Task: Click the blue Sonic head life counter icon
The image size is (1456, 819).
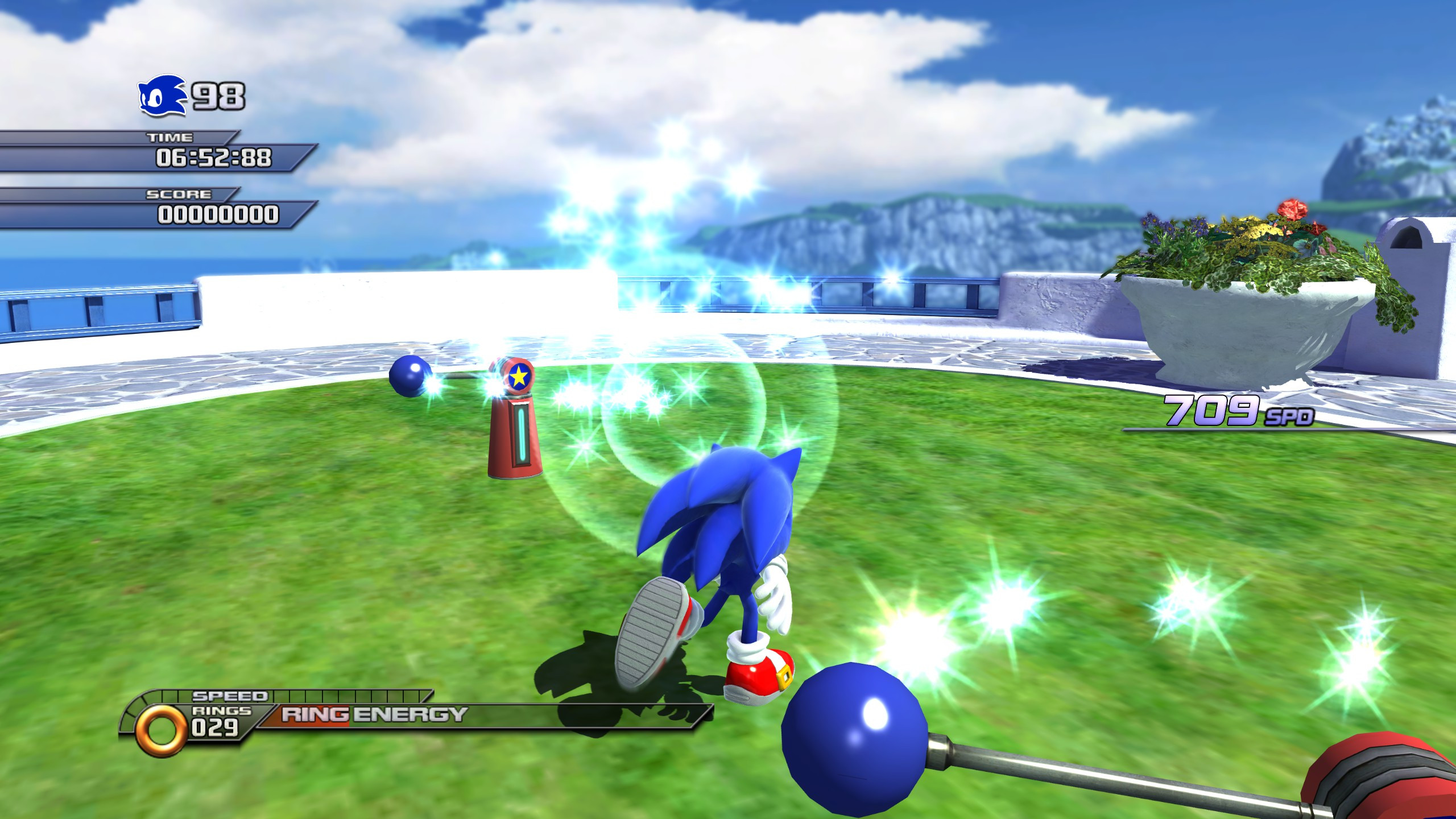Action: (162, 96)
